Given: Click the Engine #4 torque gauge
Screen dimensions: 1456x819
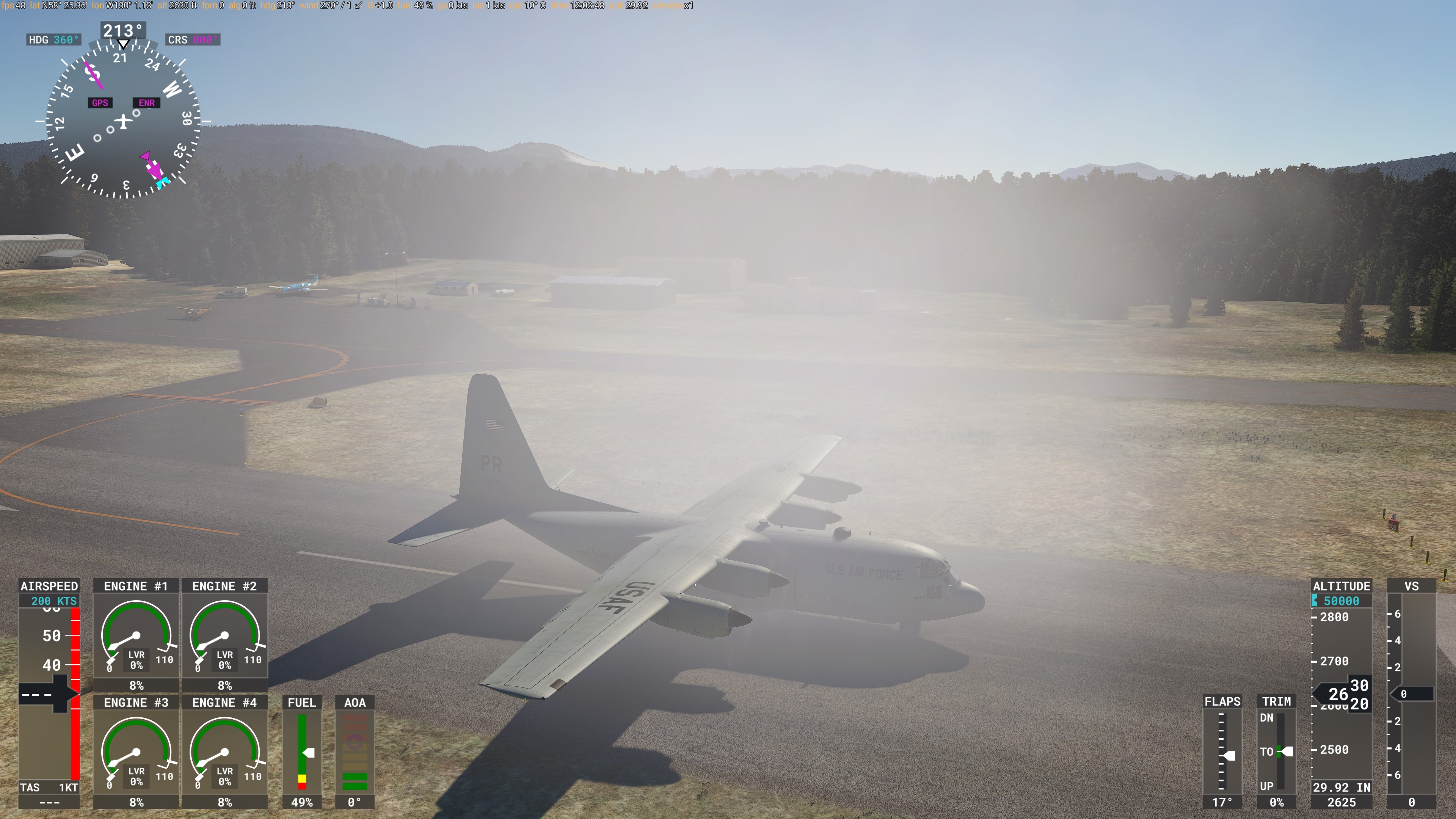Looking at the screenshot, I should click(x=225, y=752).
